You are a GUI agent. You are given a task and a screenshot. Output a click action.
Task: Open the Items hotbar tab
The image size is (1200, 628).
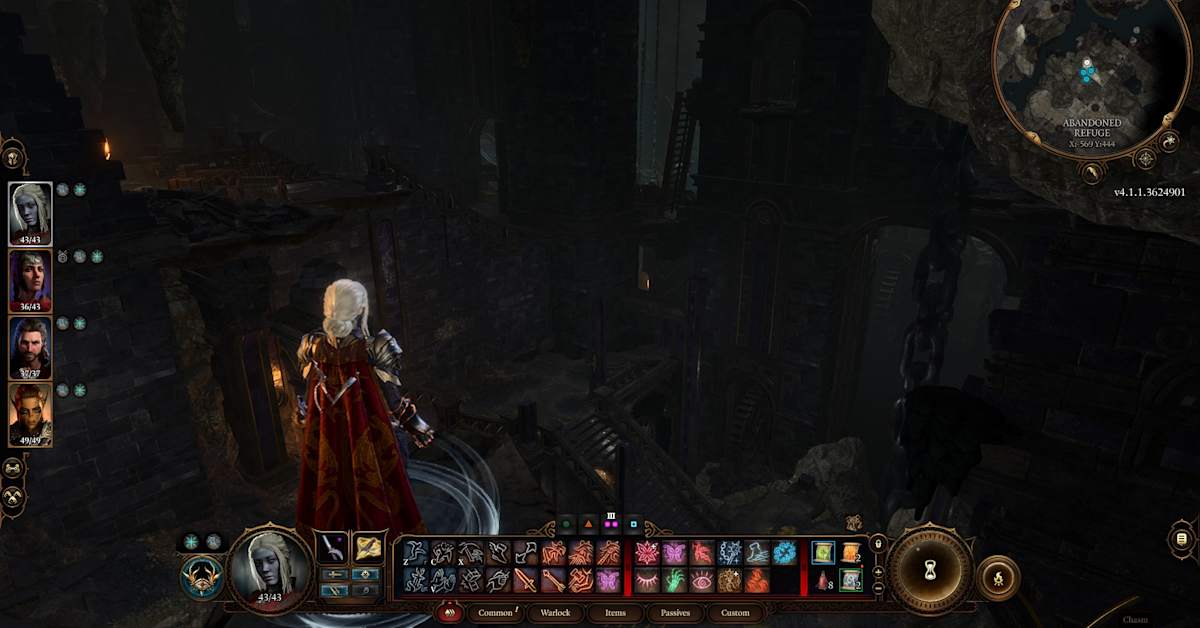tap(616, 612)
